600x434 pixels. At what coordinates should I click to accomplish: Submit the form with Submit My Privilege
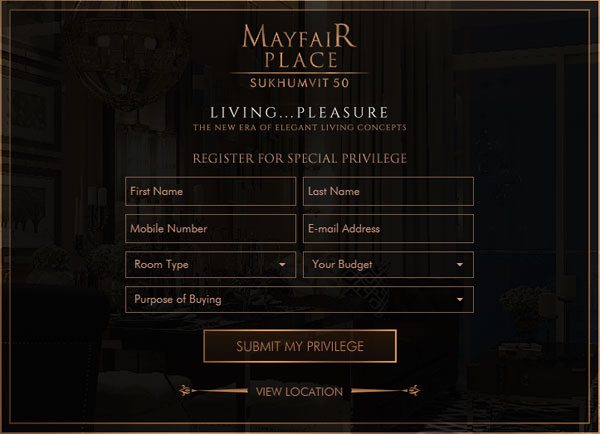[x=300, y=347]
